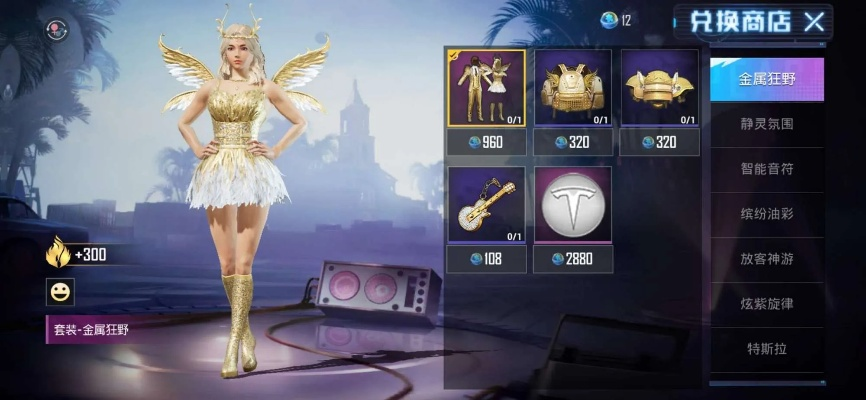The width and height of the screenshot is (866, 400).
Task: Tap the blue token currency counter
Action: point(616,19)
